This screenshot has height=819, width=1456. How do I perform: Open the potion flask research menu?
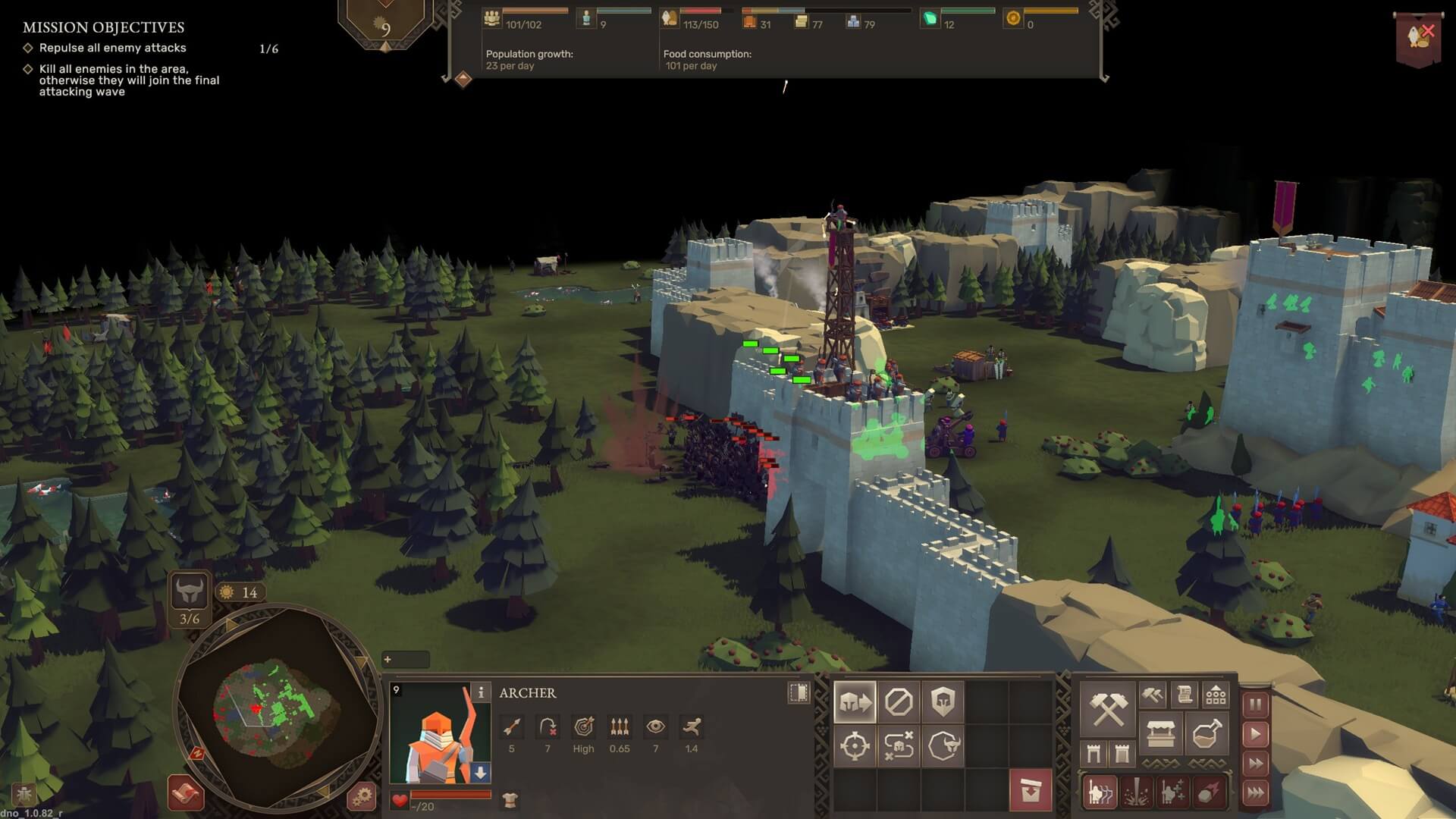click(x=1206, y=734)
